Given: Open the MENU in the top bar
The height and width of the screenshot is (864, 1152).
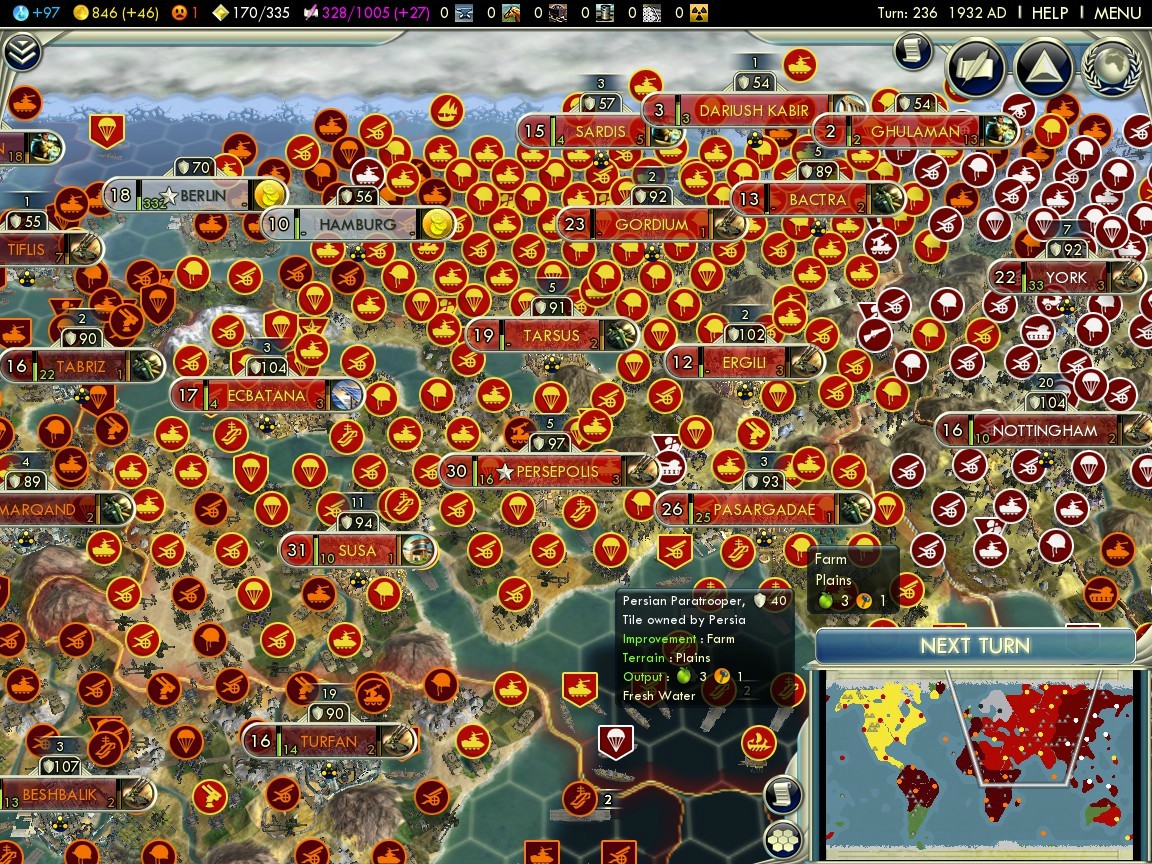Looking at the screenshot, I should [1117, 13].
